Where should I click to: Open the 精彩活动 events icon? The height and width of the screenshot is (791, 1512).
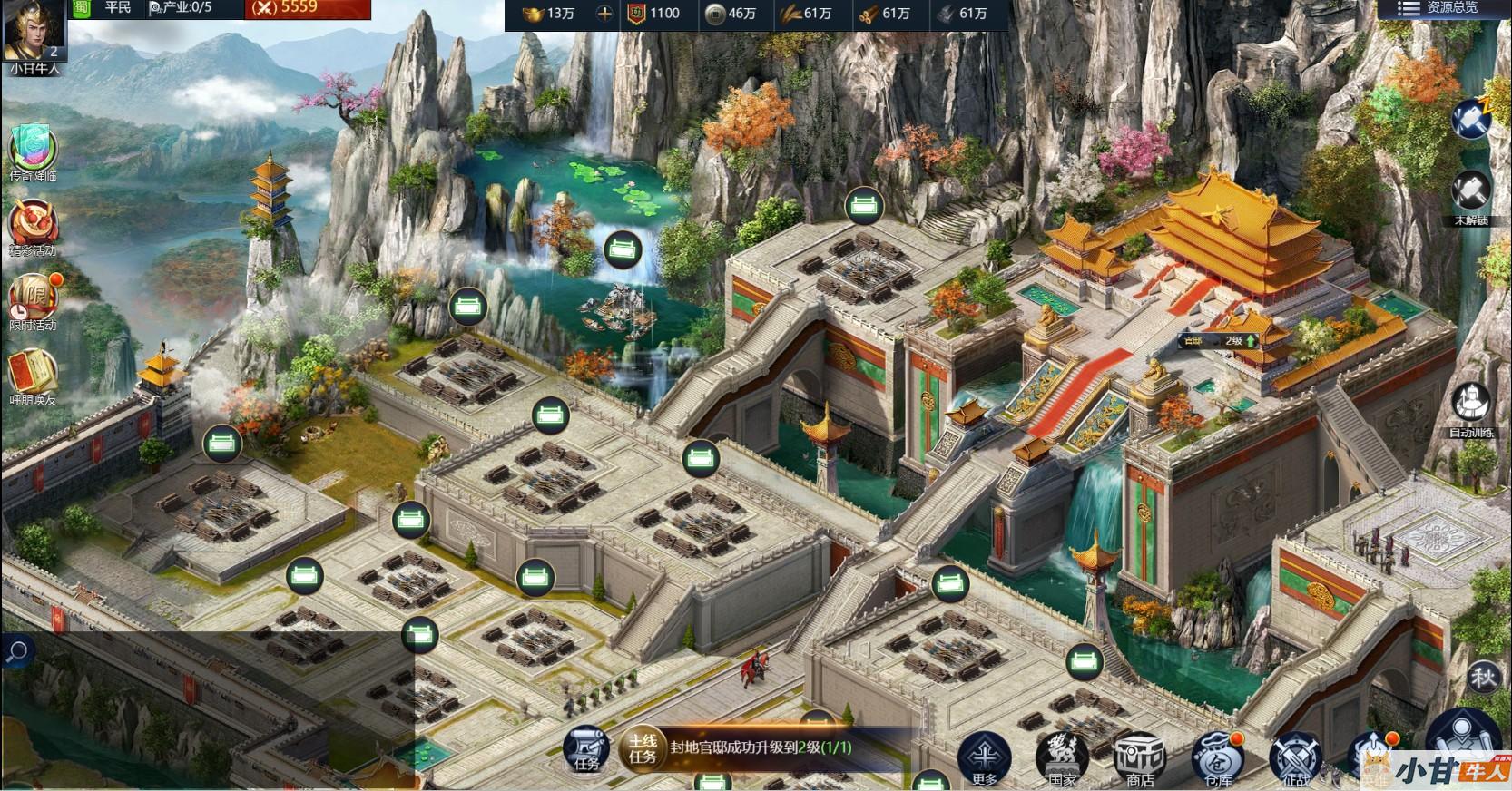tap(33, 223)
